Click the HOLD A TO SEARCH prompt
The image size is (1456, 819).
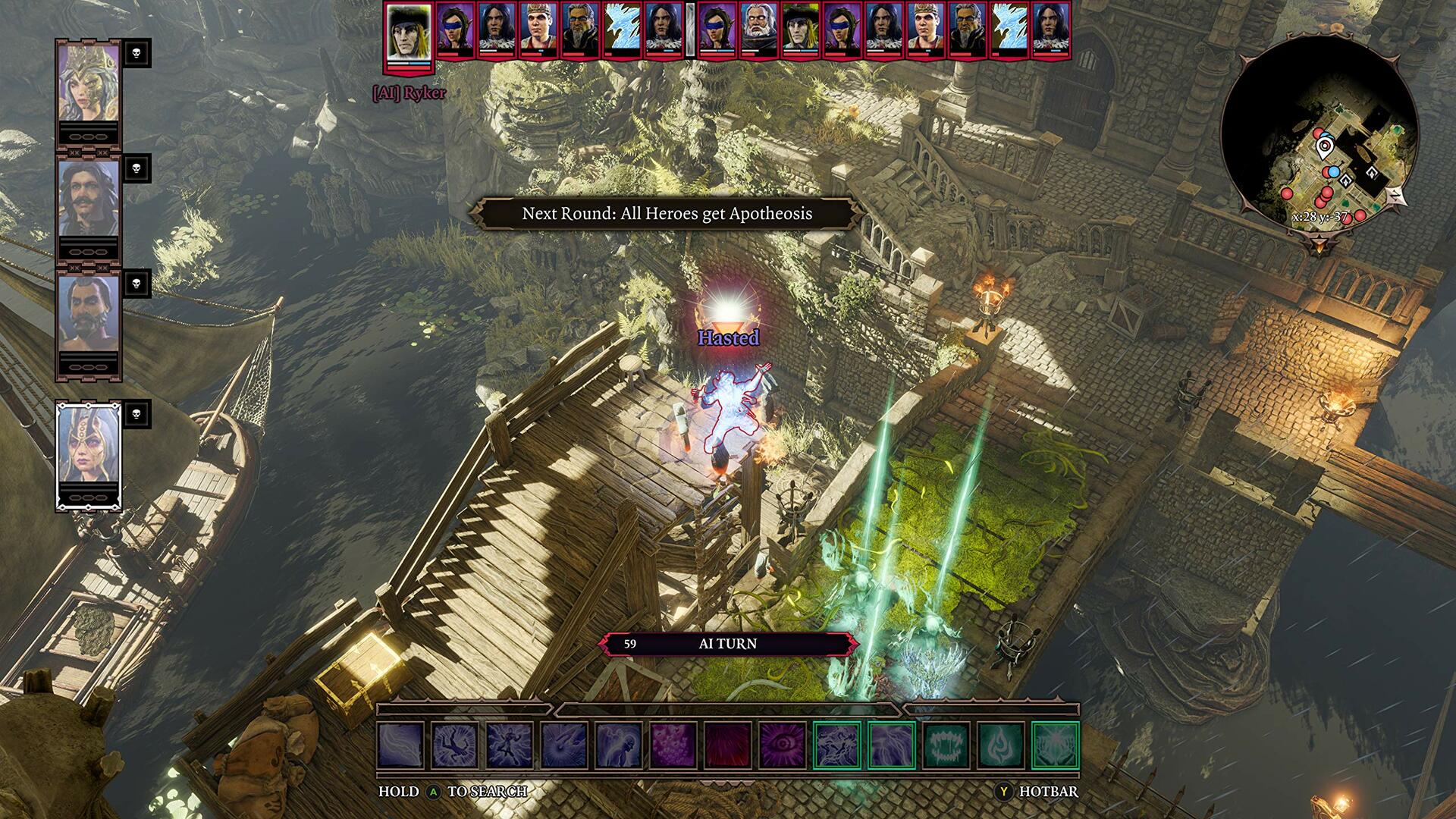coord(451,791)
